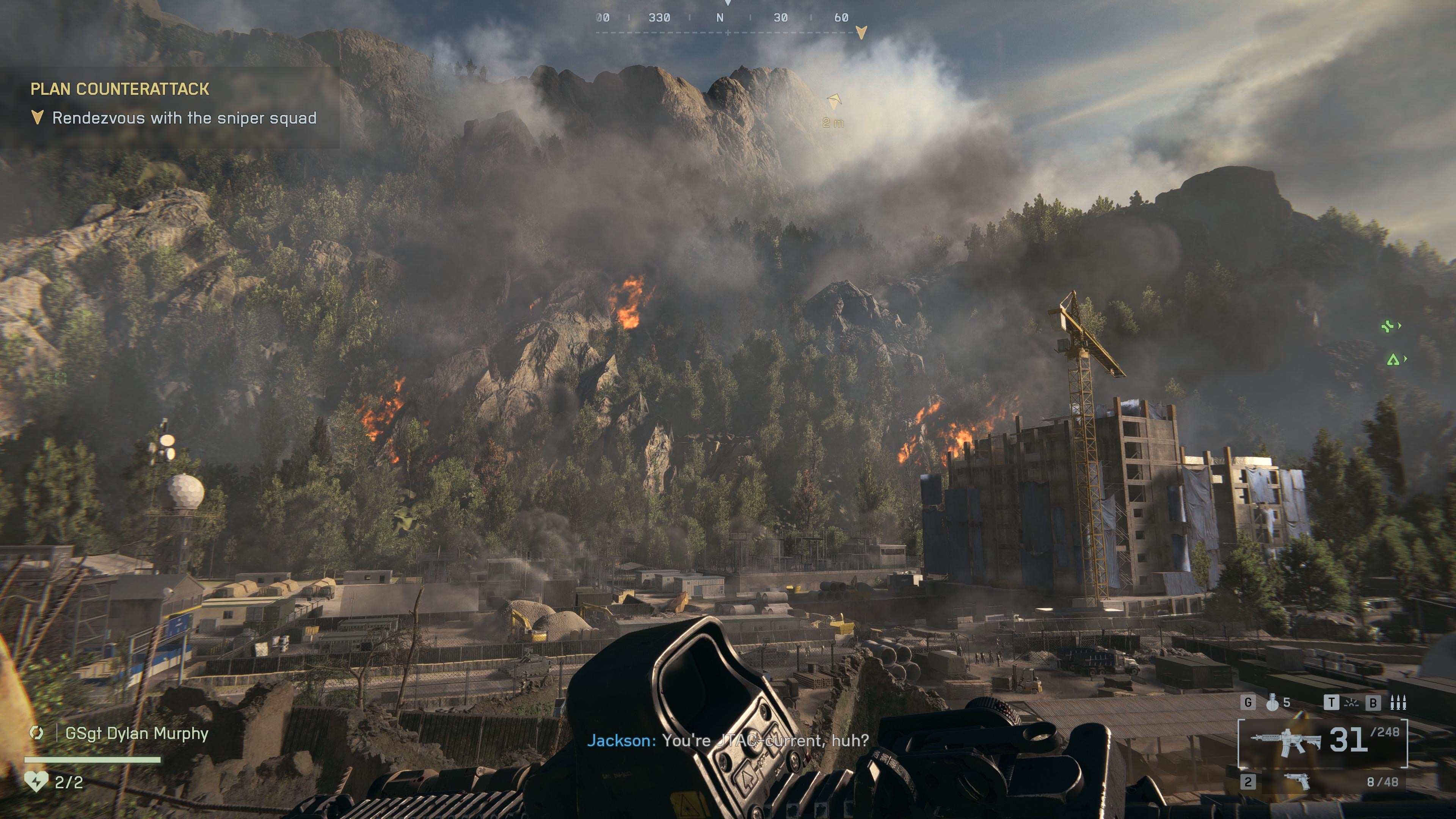This screenshot has width=1456, height=819.
Task: Select the yellow objective waypoint marker
Action: click(834, 102)
